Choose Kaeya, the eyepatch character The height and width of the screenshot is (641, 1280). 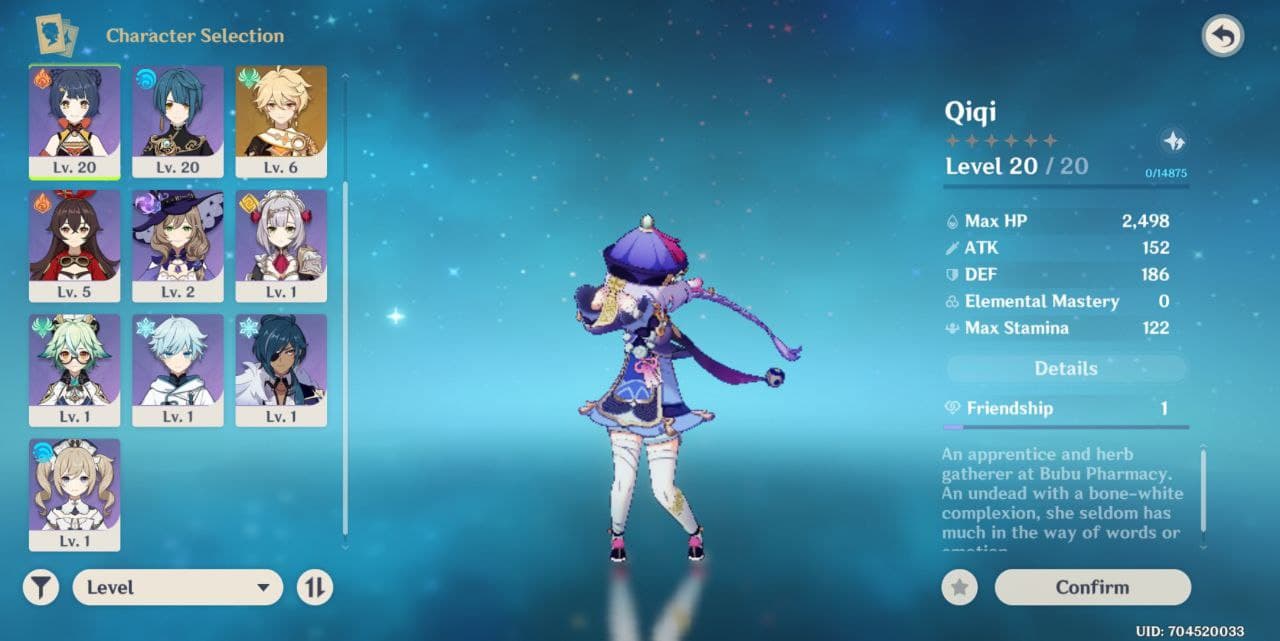pyautogui.click(x=281, y=370)
